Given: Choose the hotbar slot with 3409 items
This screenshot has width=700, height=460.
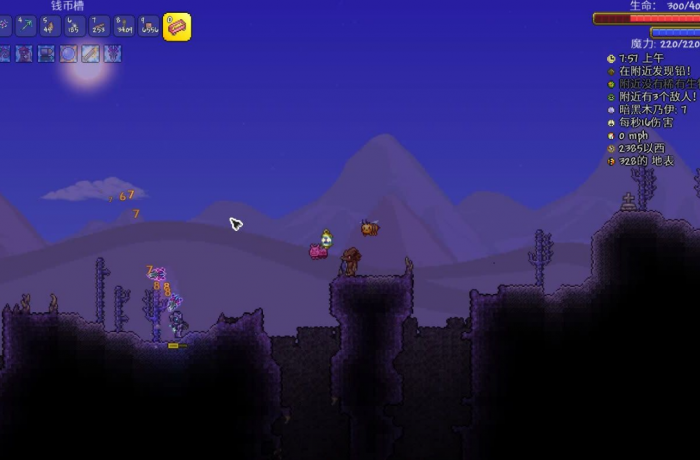Looking at the screenshot, I should coord(124,27).
